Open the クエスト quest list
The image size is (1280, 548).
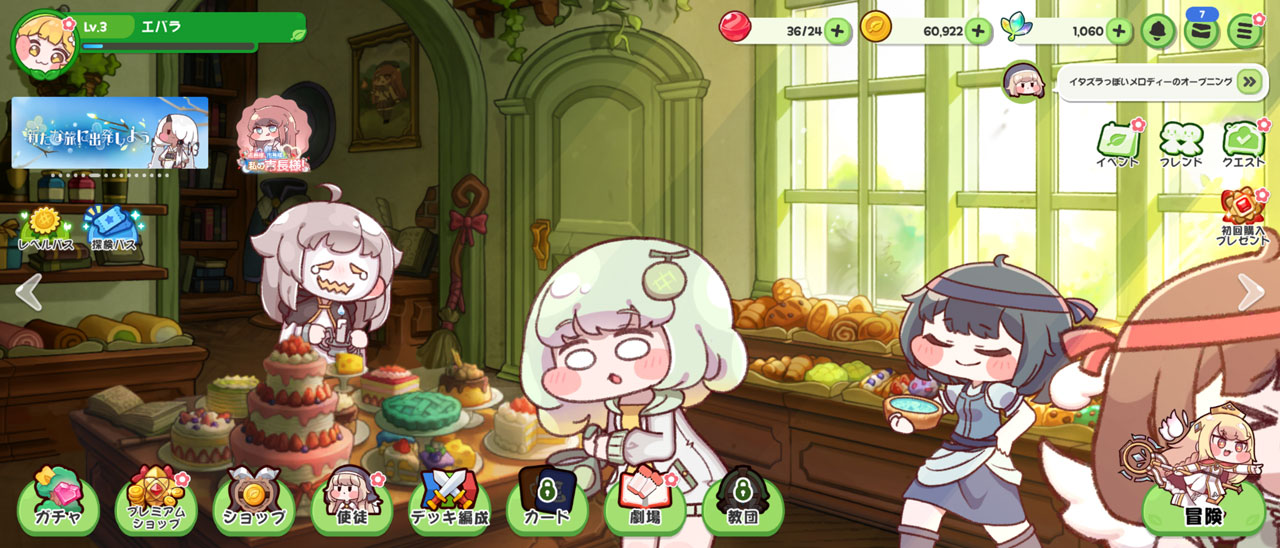1244,145
